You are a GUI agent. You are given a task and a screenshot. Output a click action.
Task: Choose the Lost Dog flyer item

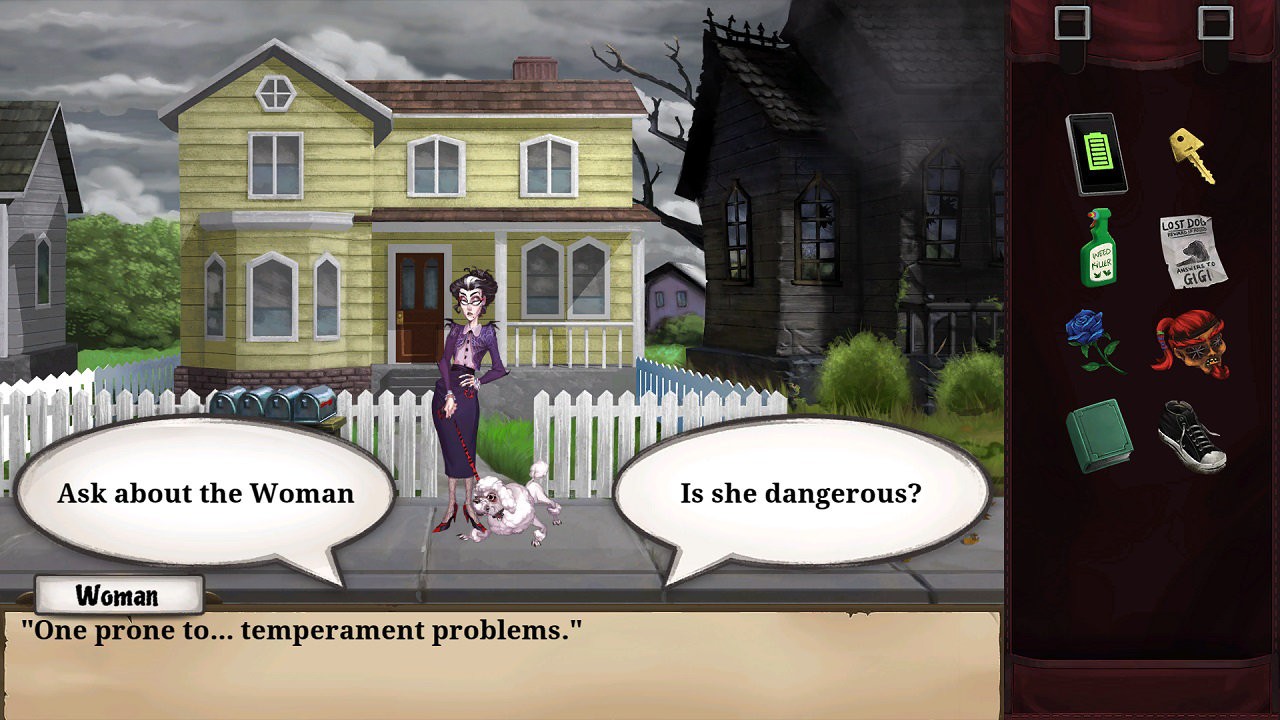(1192, 250)
